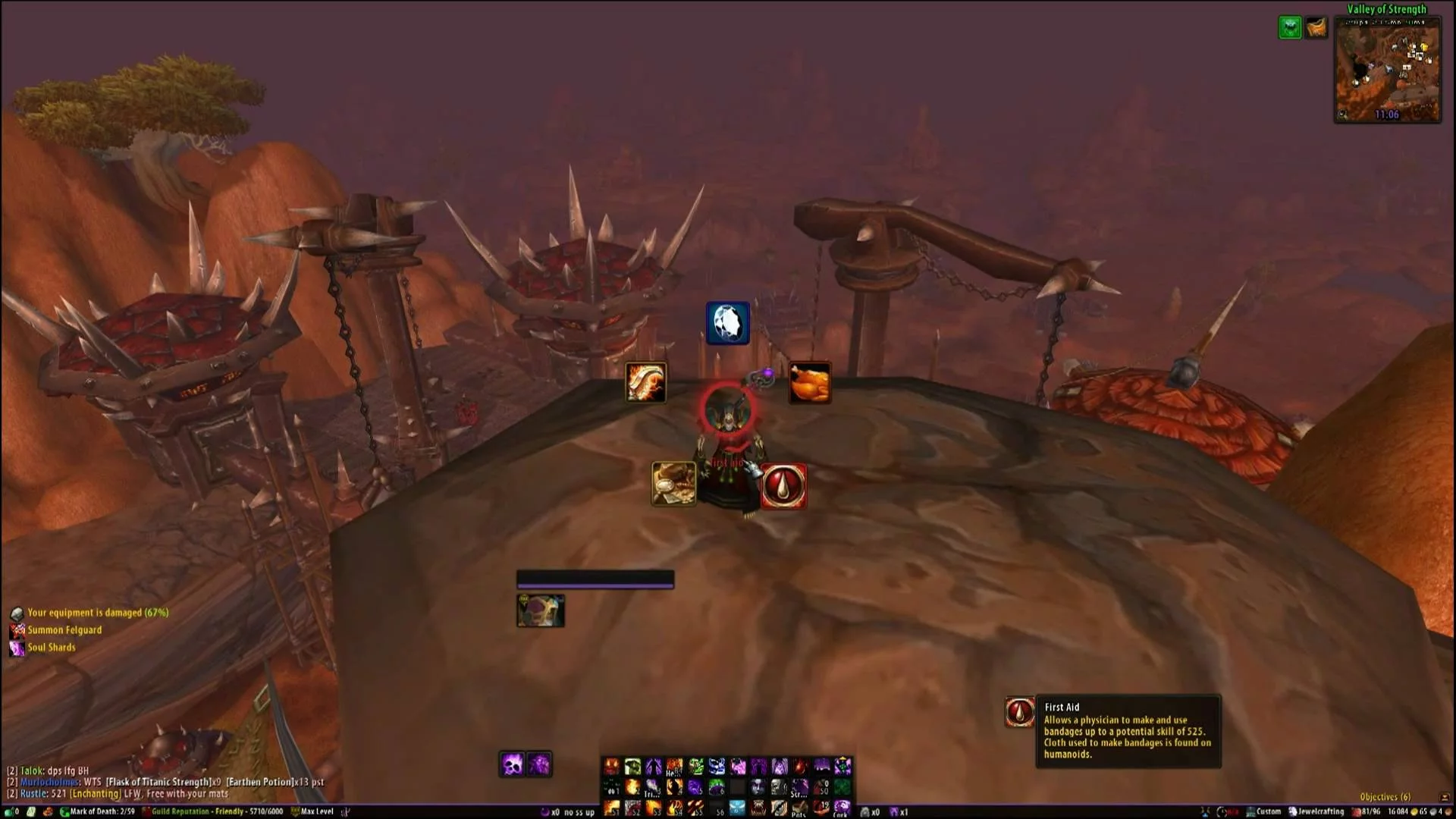The width and height of the screenshot is (1456, 819).
Task: Select the fiery Enchanting profession icon
Action: pos(645,382)
